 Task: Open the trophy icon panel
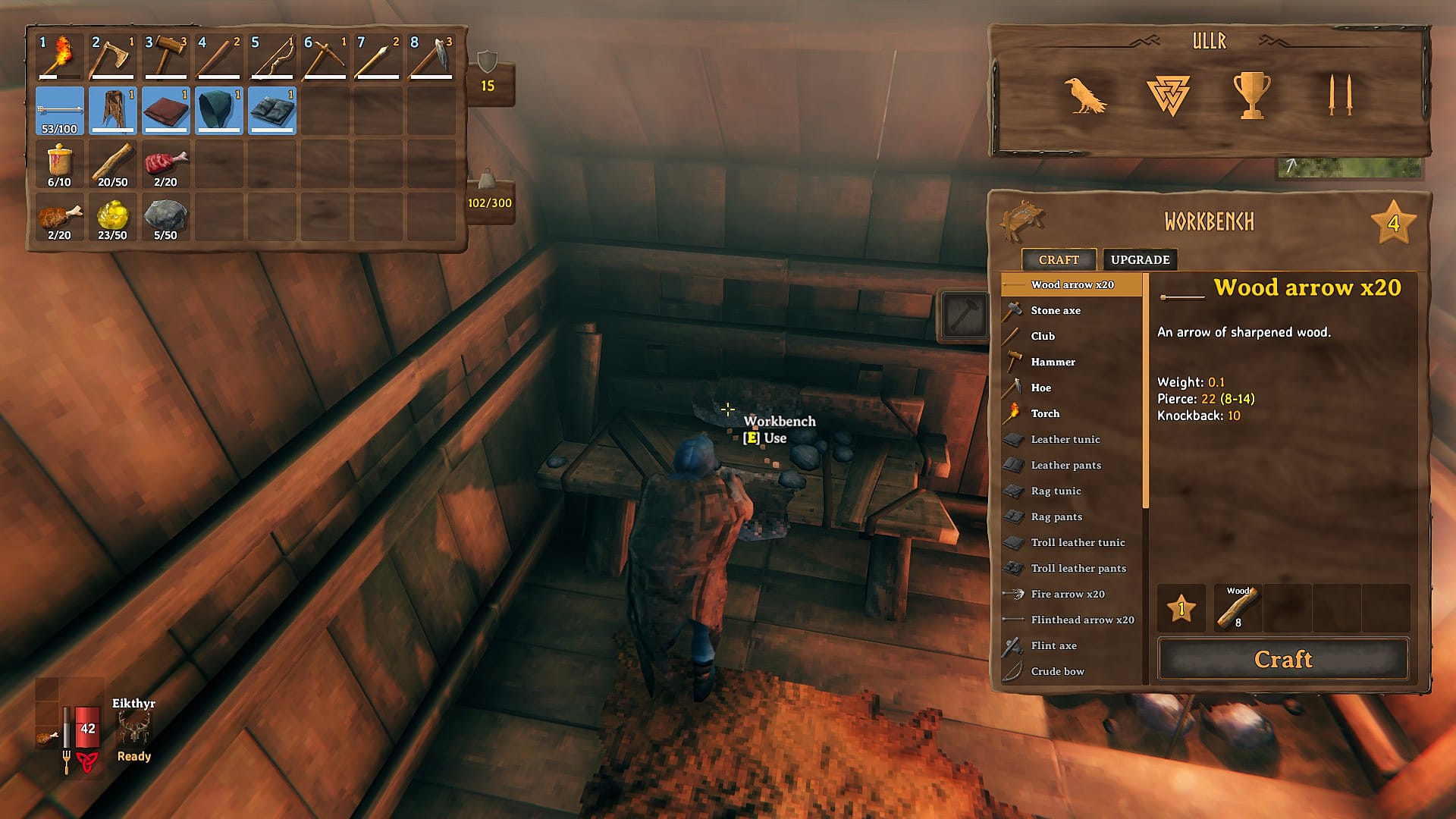pos(1251,96)
